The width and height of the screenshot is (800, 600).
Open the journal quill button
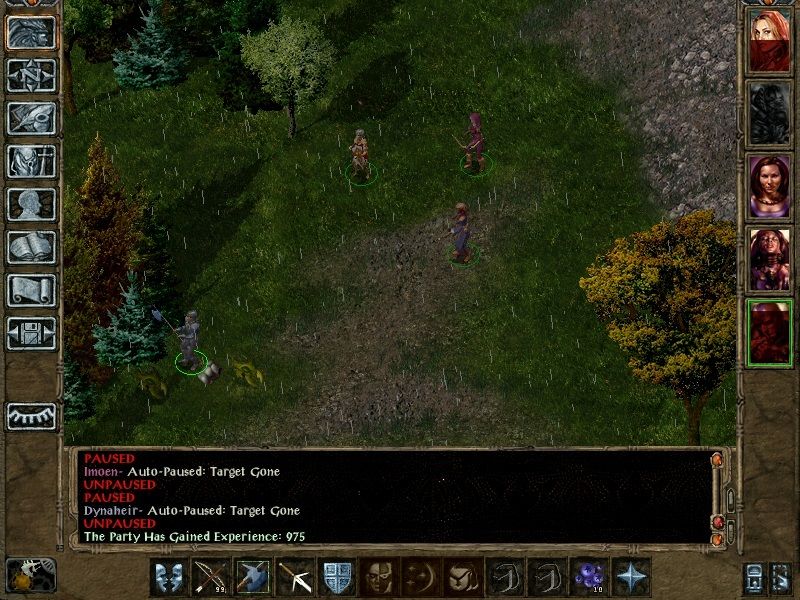[31, 118]
